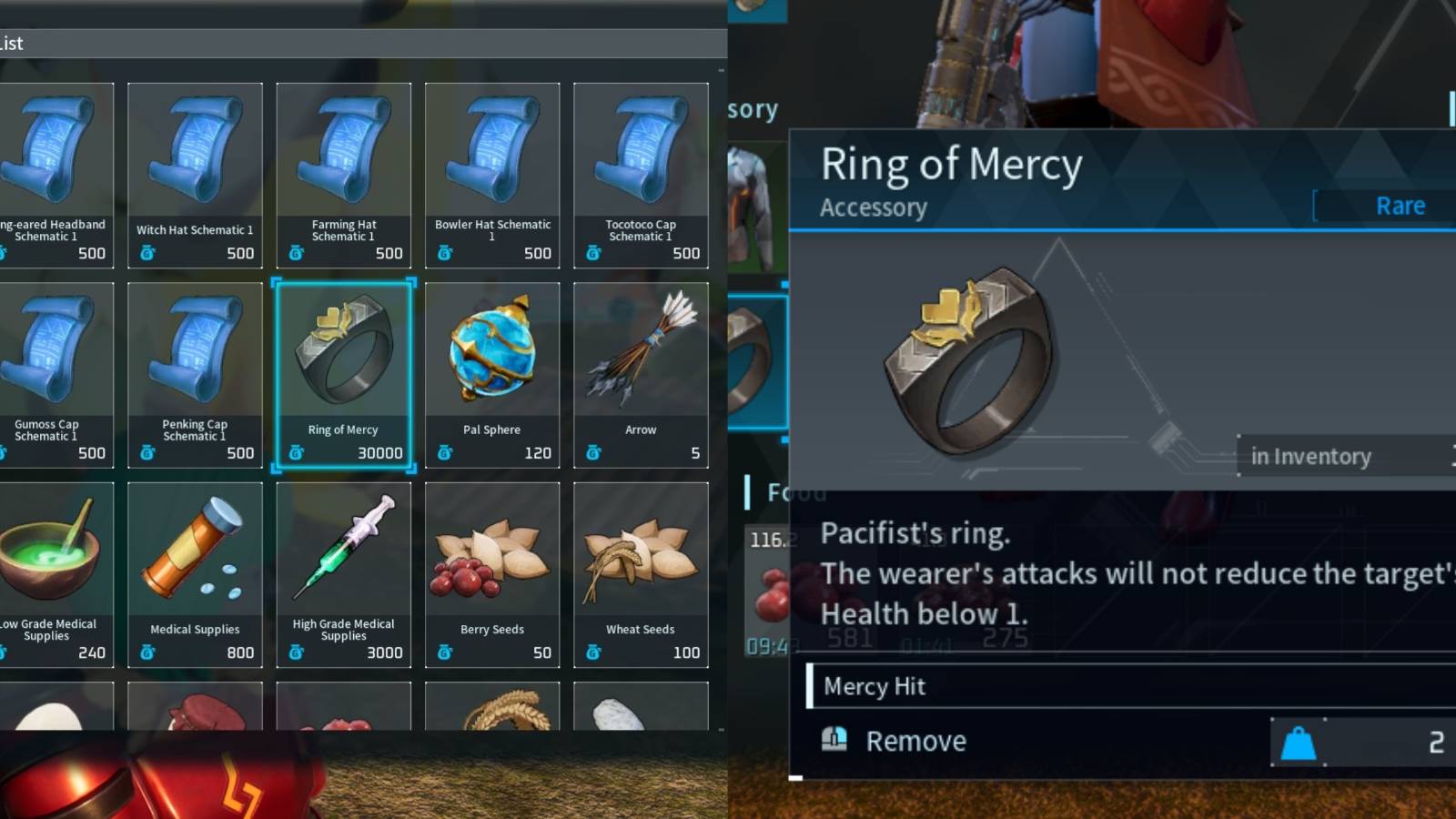The height and width of the screenshot is (819, 1456).
Task: Click the Accessory label under Ring of Mercy
Action: pos(873,207)
